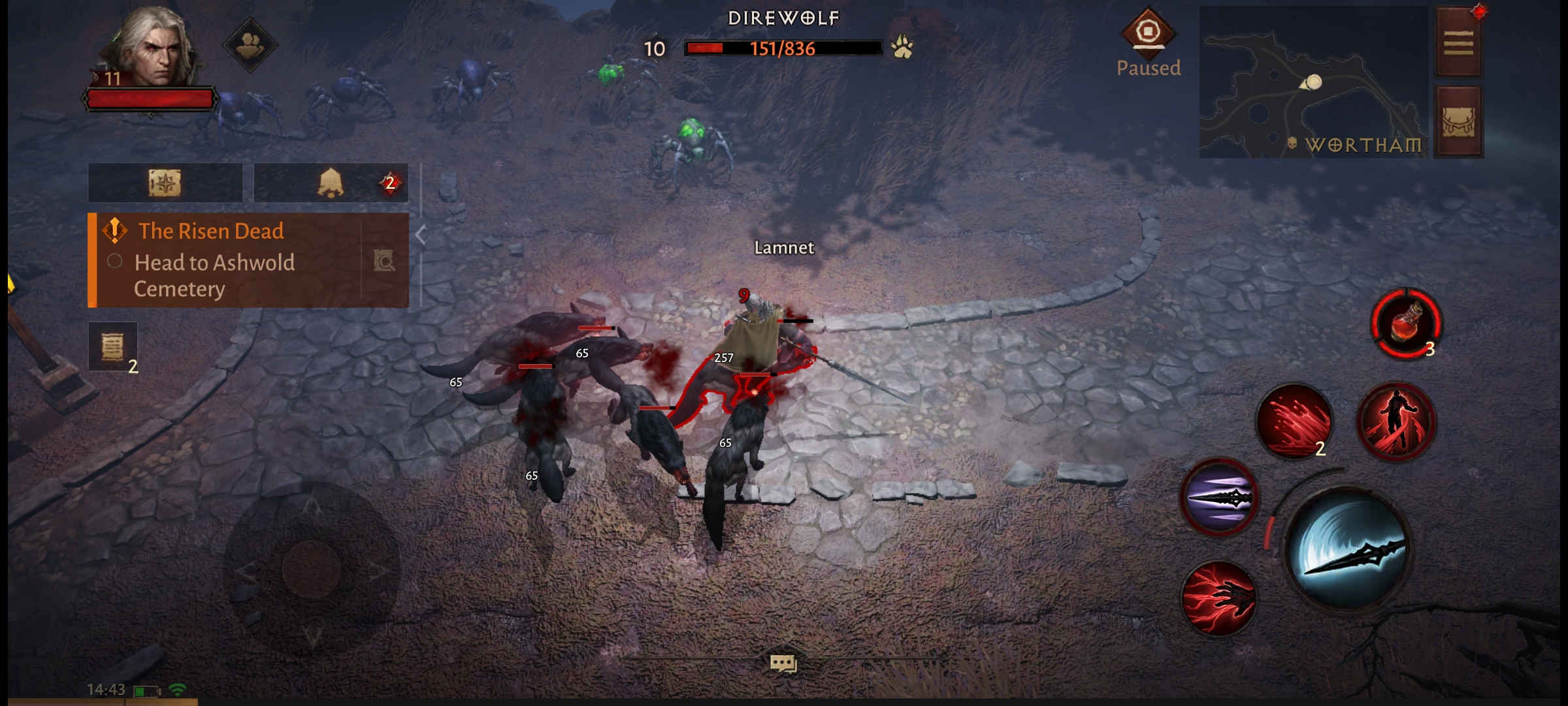Activate the purple spear thrust skill
This screenshot has height=706, width=1568.
[x=1219, y=497]
